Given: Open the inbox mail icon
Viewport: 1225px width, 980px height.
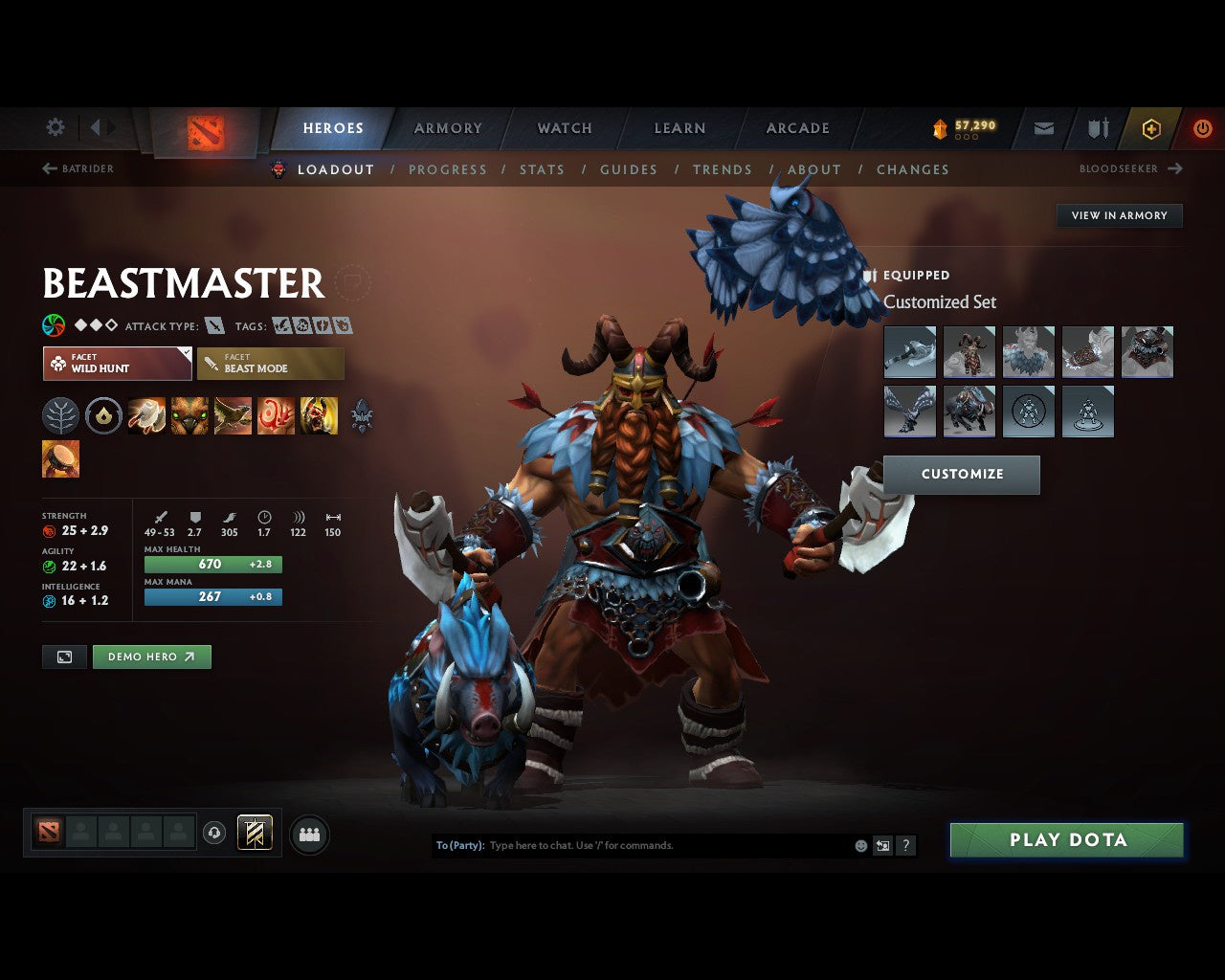Looking at the screenshot, I should [x=1043, y=128].
